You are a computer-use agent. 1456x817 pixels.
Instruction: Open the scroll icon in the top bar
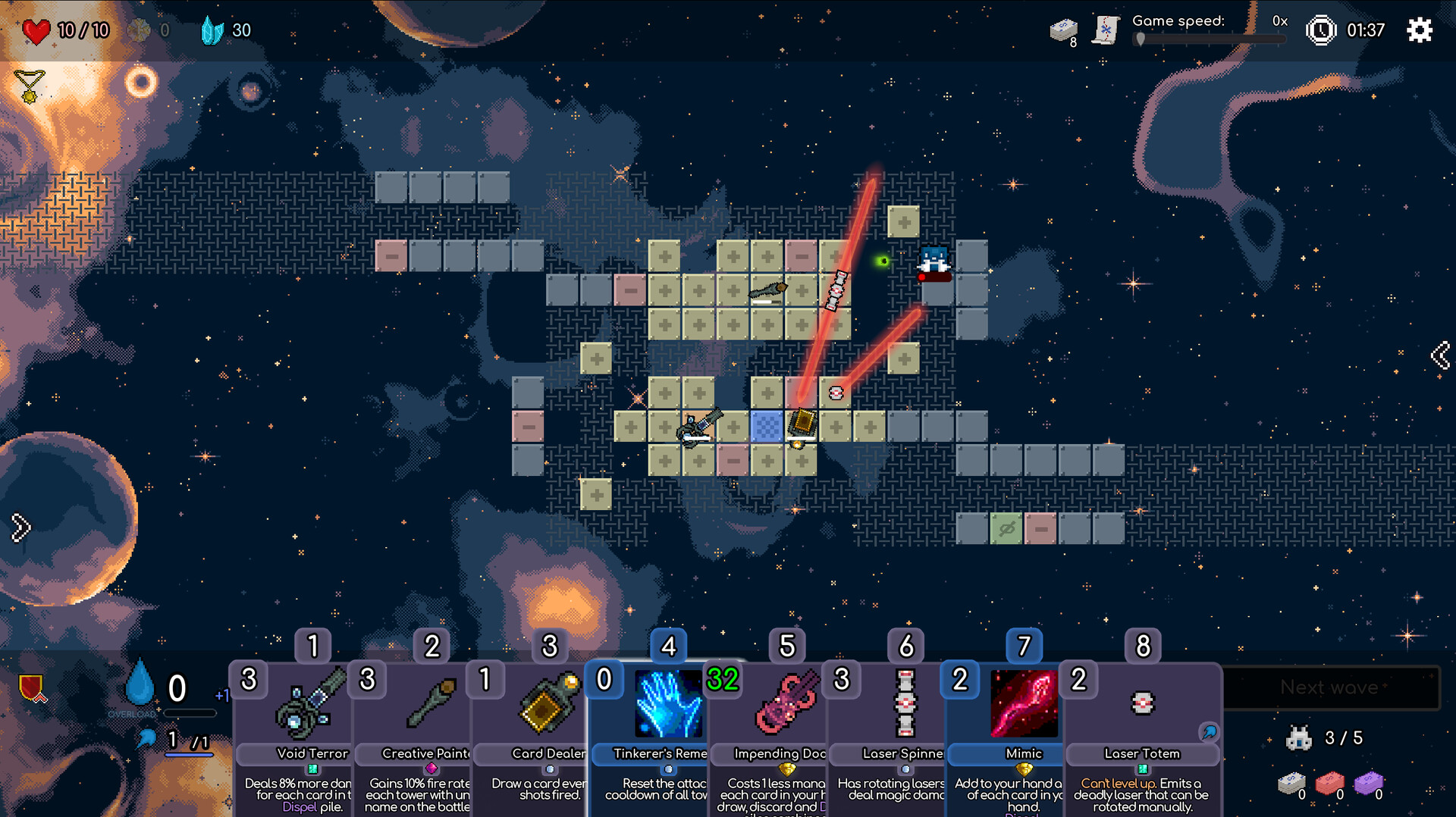tap(1105, 30)
